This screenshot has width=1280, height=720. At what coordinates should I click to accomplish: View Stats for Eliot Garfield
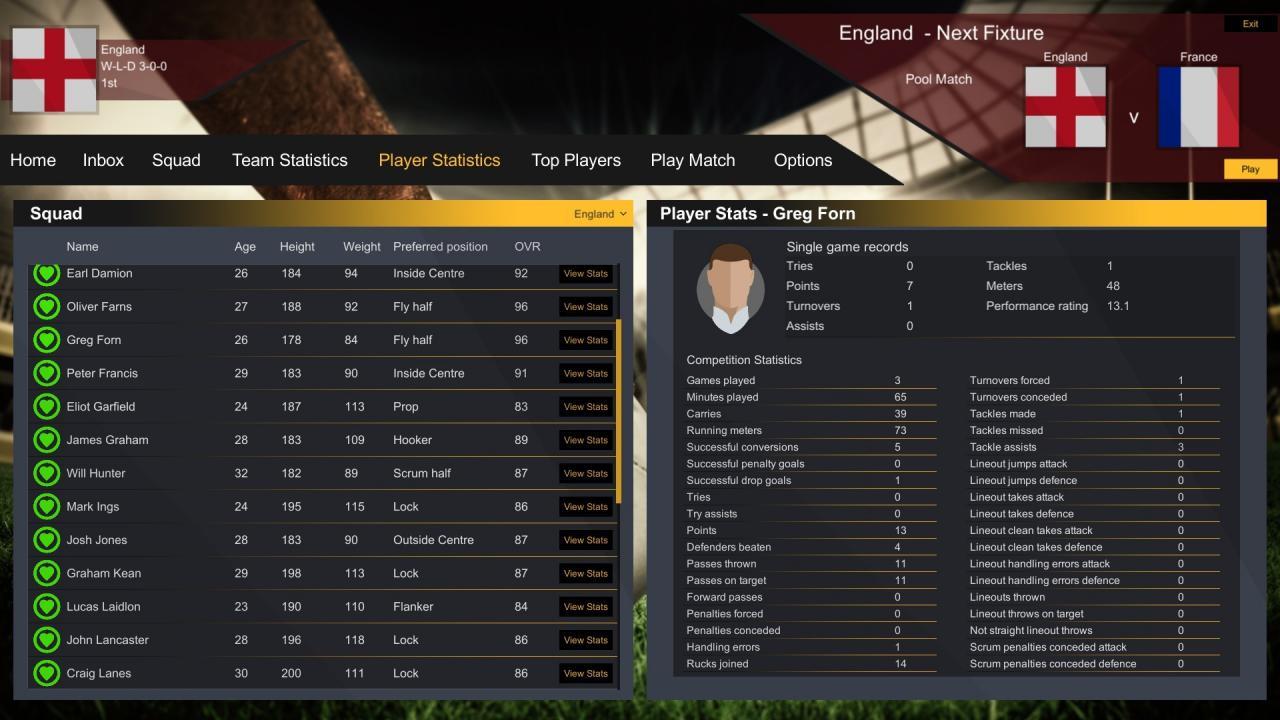(586, 407)
